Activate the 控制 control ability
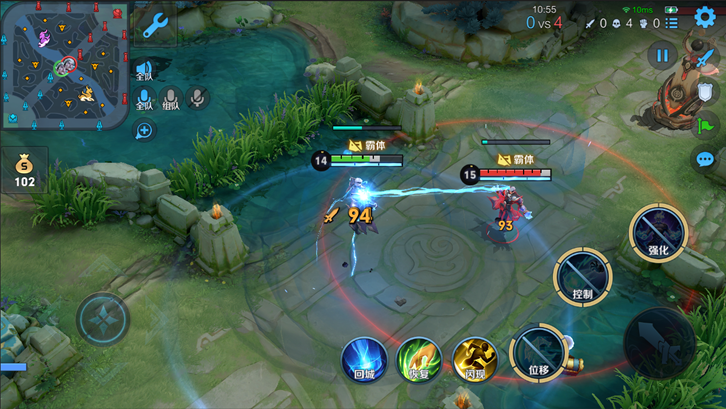This screenshot has height=409, width=726. 582,277
